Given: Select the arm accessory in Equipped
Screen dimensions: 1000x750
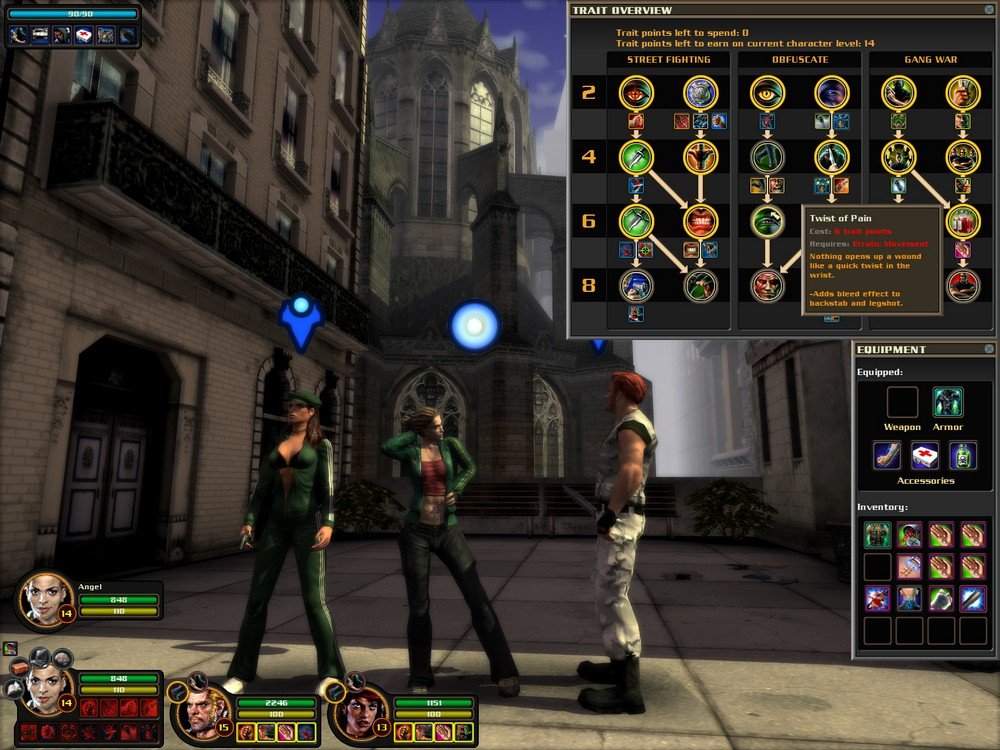Looking at the screenshot, I should [x=887, y=456].
